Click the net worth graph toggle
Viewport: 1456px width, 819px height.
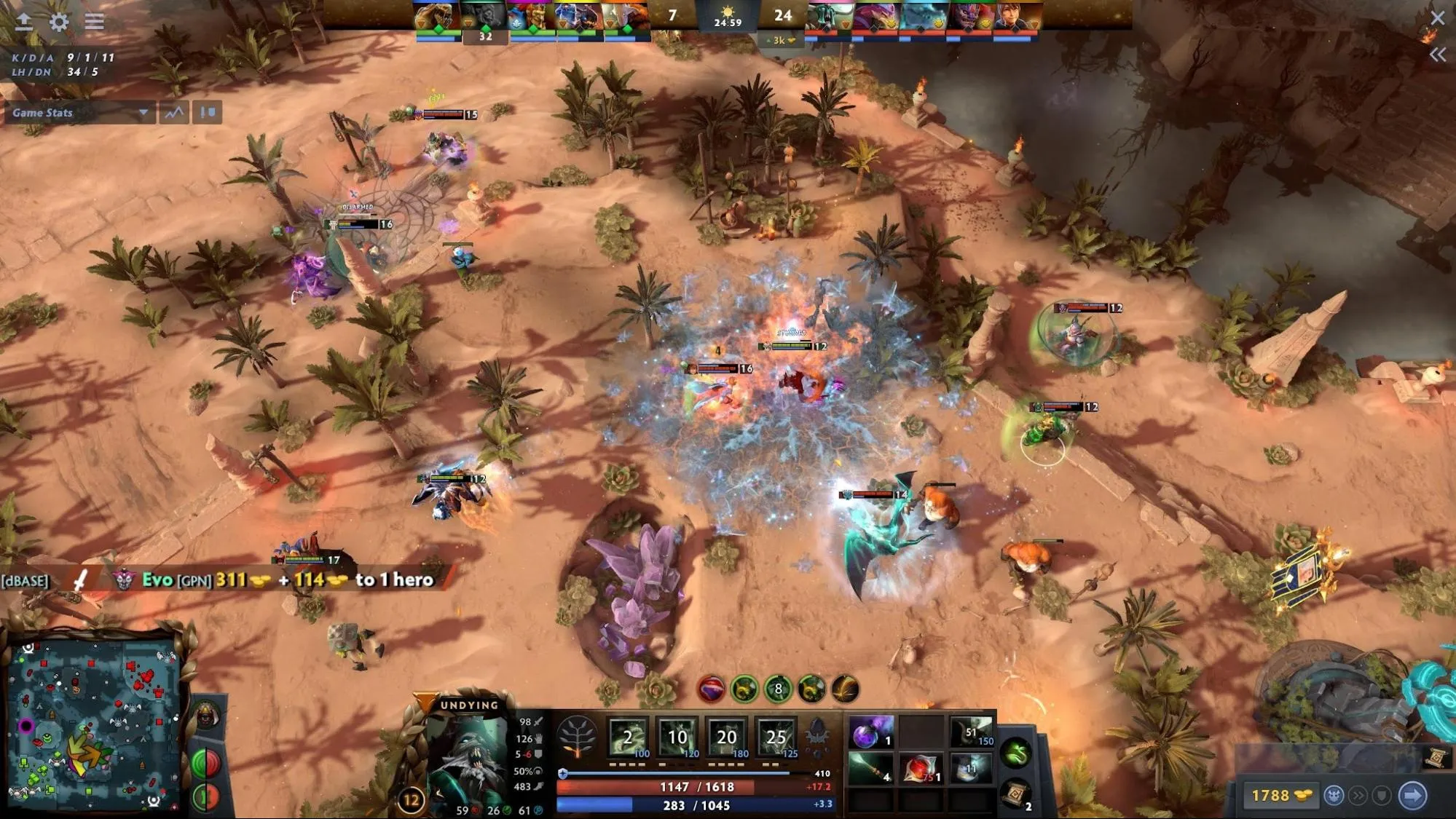173,113
